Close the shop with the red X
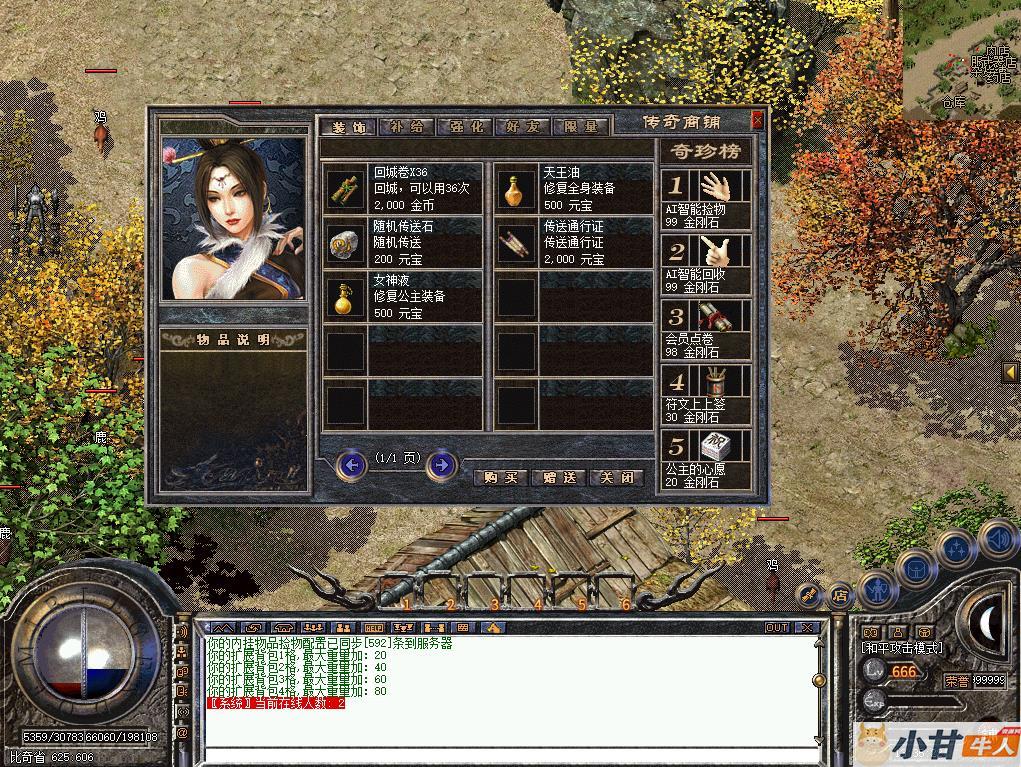1021x767 pixels. coord(757,120)
